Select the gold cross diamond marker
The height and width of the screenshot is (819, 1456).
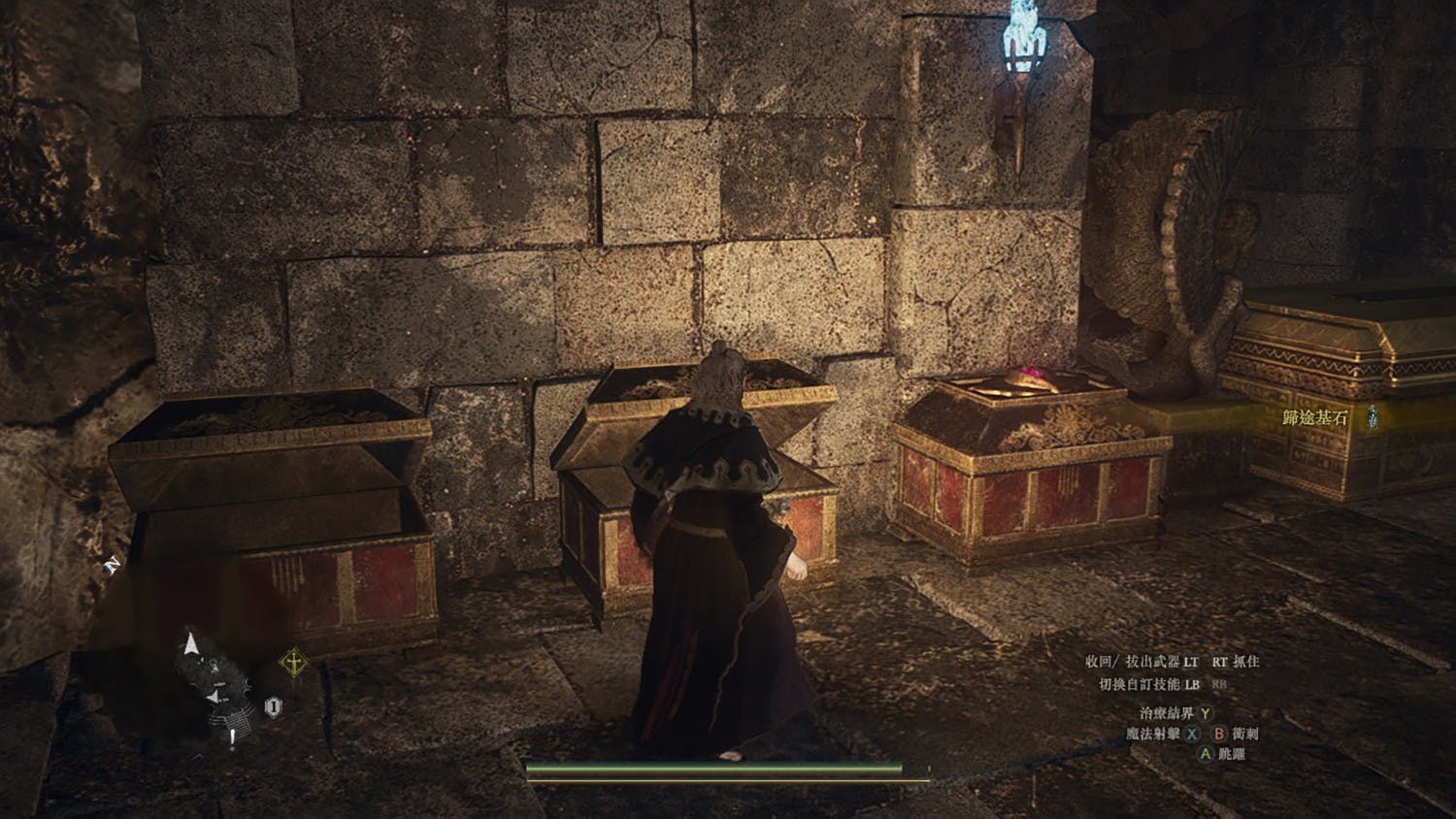pyautogui.click(x=293, y=664)
